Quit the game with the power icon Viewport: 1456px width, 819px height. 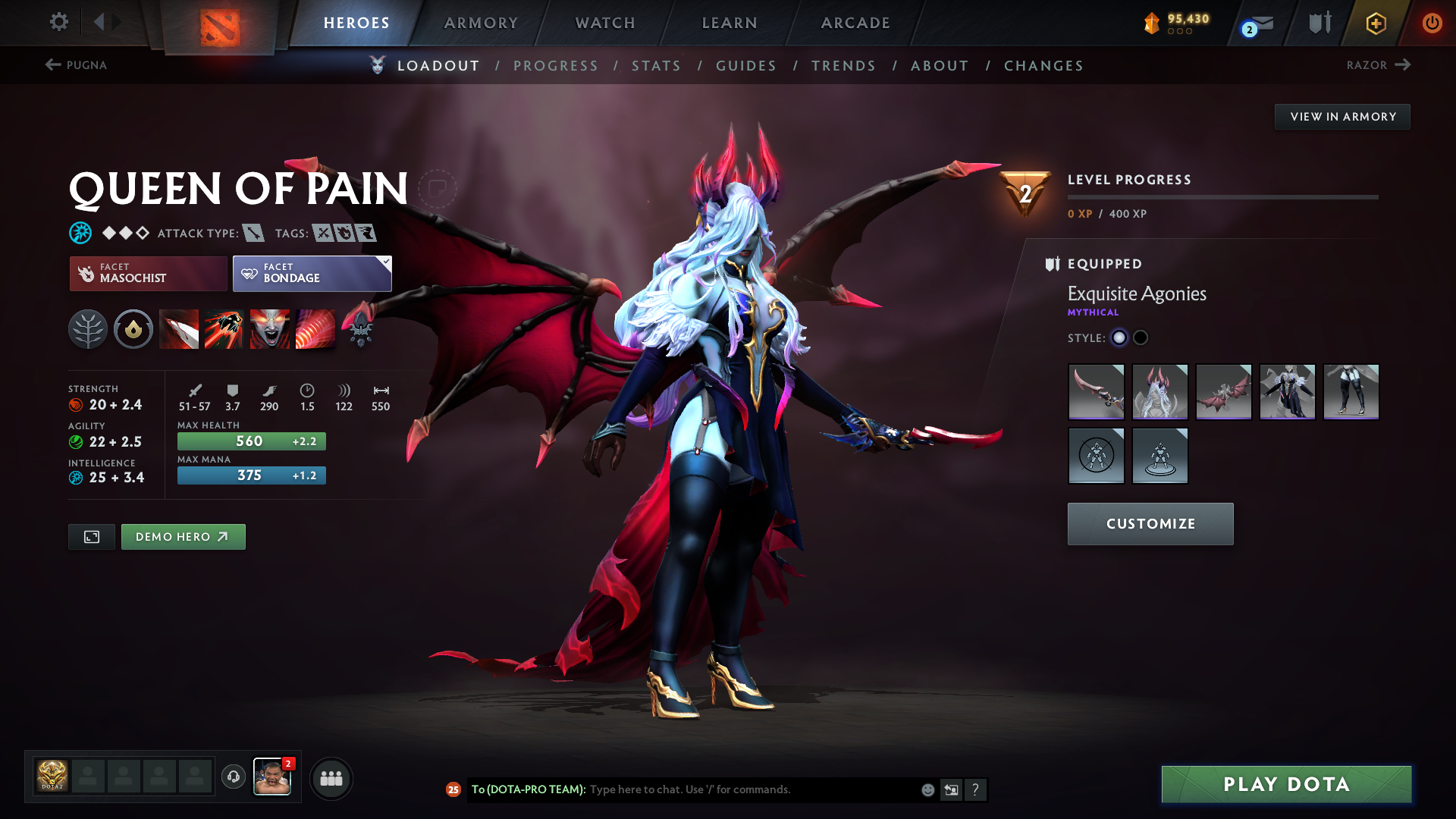pos(1432,23)
